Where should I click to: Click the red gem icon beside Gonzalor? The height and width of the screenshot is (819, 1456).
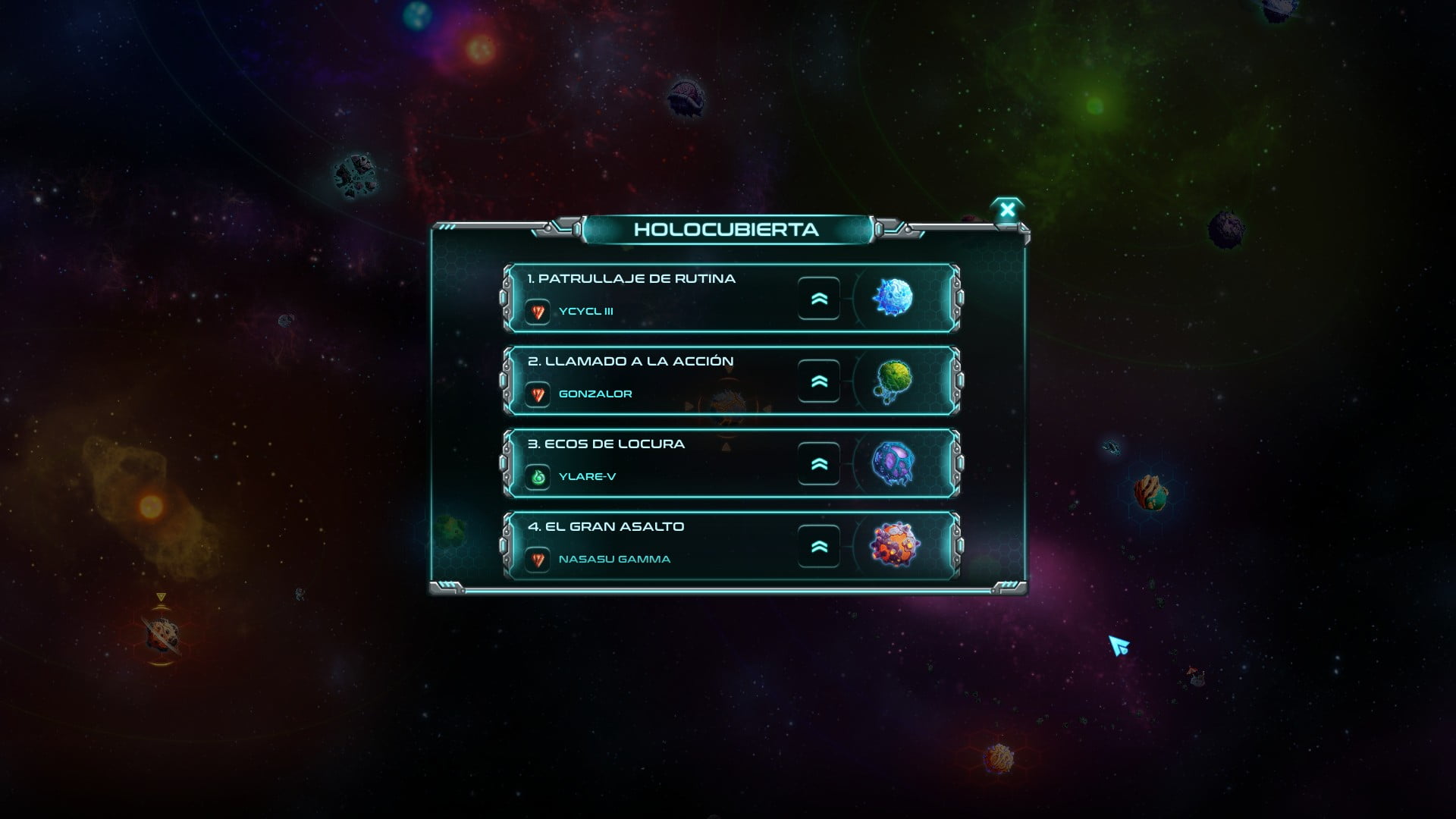[538, 394]
